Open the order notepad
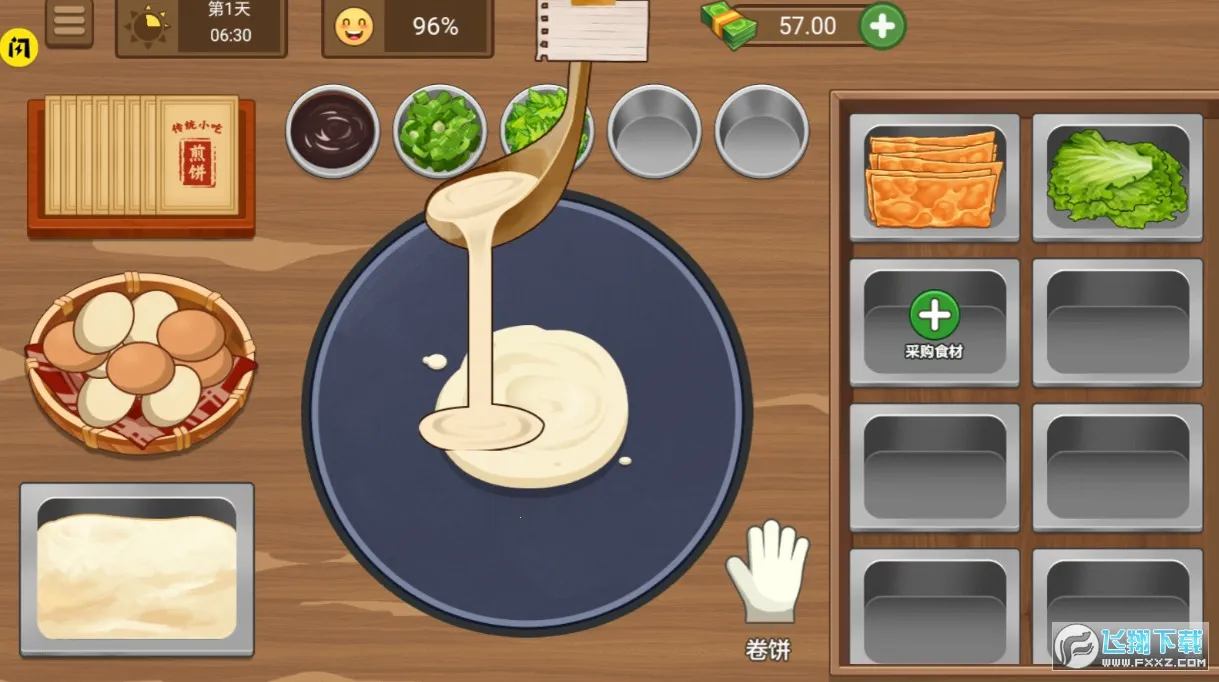Viewport: 1219px width, 682px height. (592, 29)
